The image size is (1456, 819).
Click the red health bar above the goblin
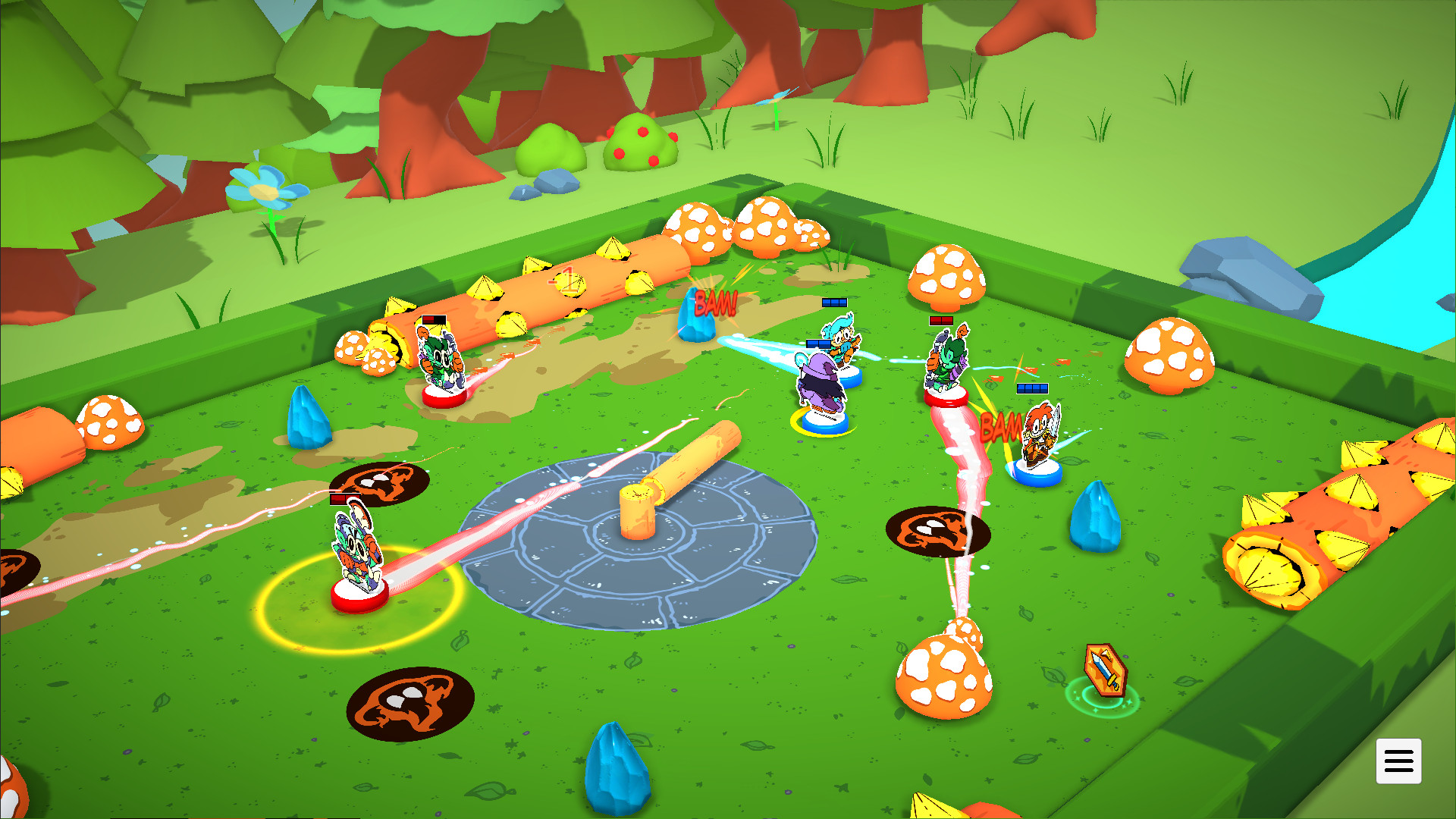click(940, 322)
